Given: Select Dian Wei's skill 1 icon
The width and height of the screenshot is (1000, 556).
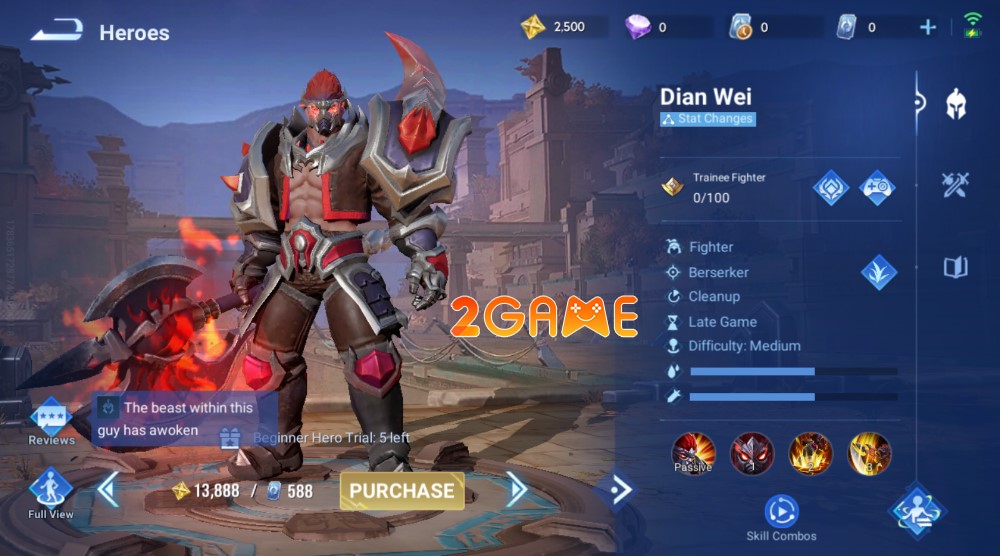Looking at the screenshot, I should point(751,453).
